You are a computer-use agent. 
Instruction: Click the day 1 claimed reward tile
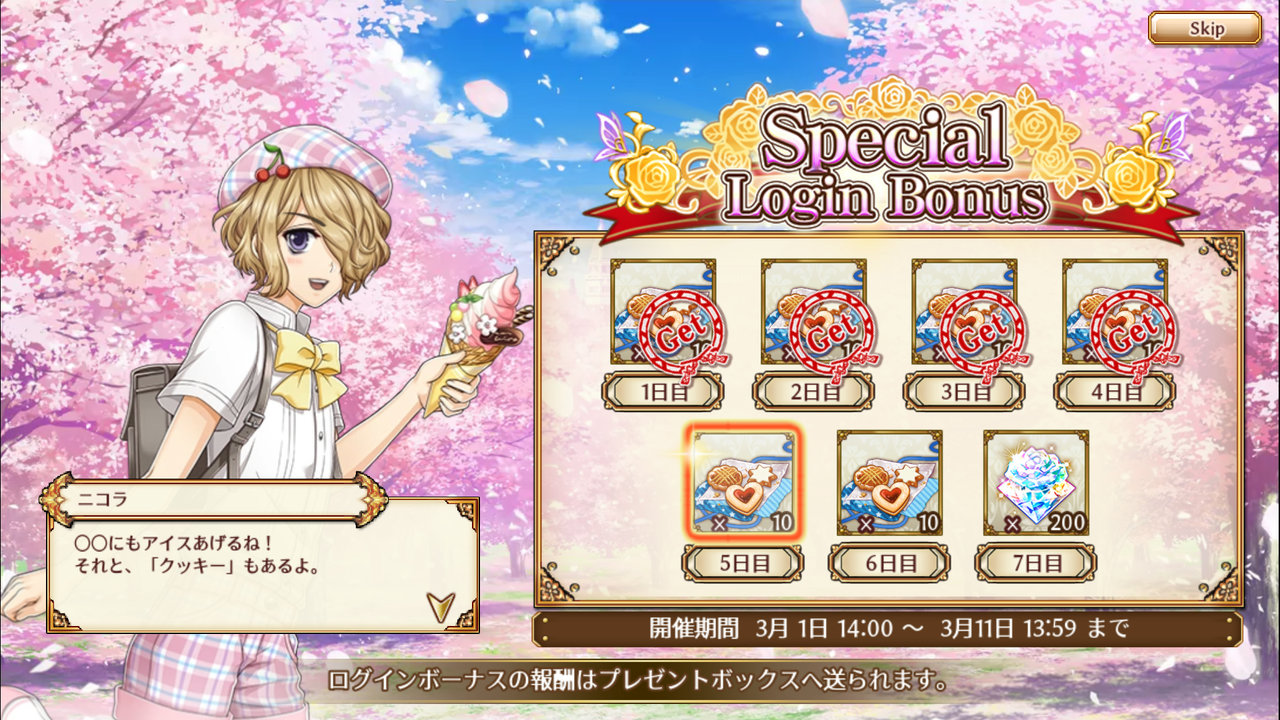[x=663, y=312]
